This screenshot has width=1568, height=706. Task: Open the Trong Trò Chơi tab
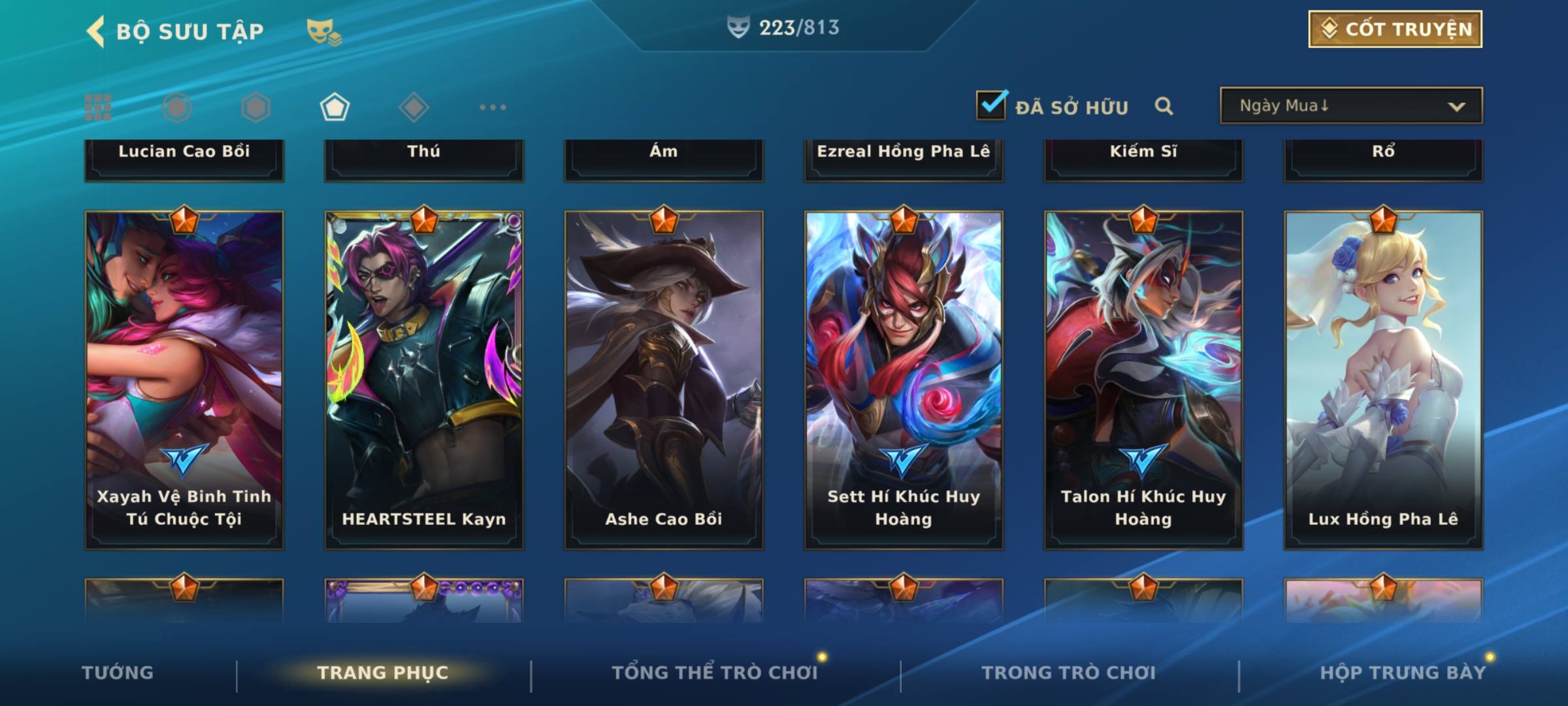click(x=1069, y=673)
